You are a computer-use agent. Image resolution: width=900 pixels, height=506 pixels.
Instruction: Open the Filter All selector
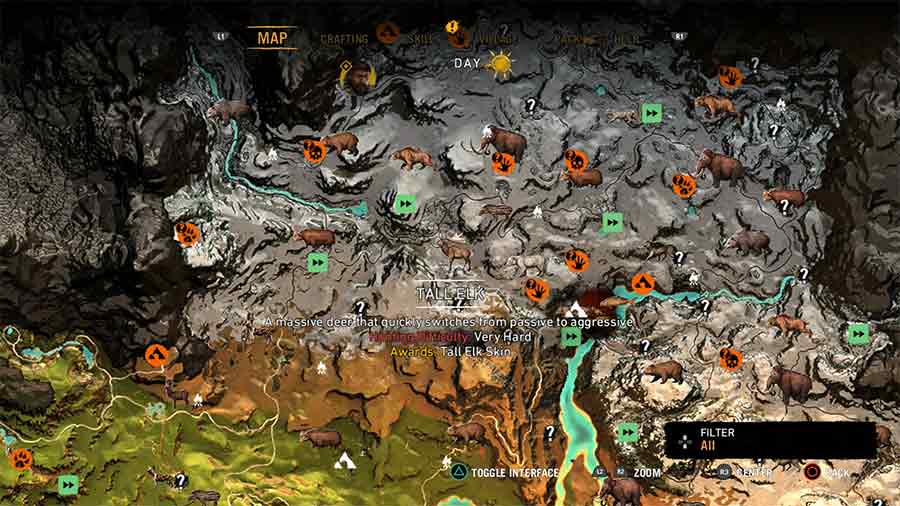click(770, 440)
